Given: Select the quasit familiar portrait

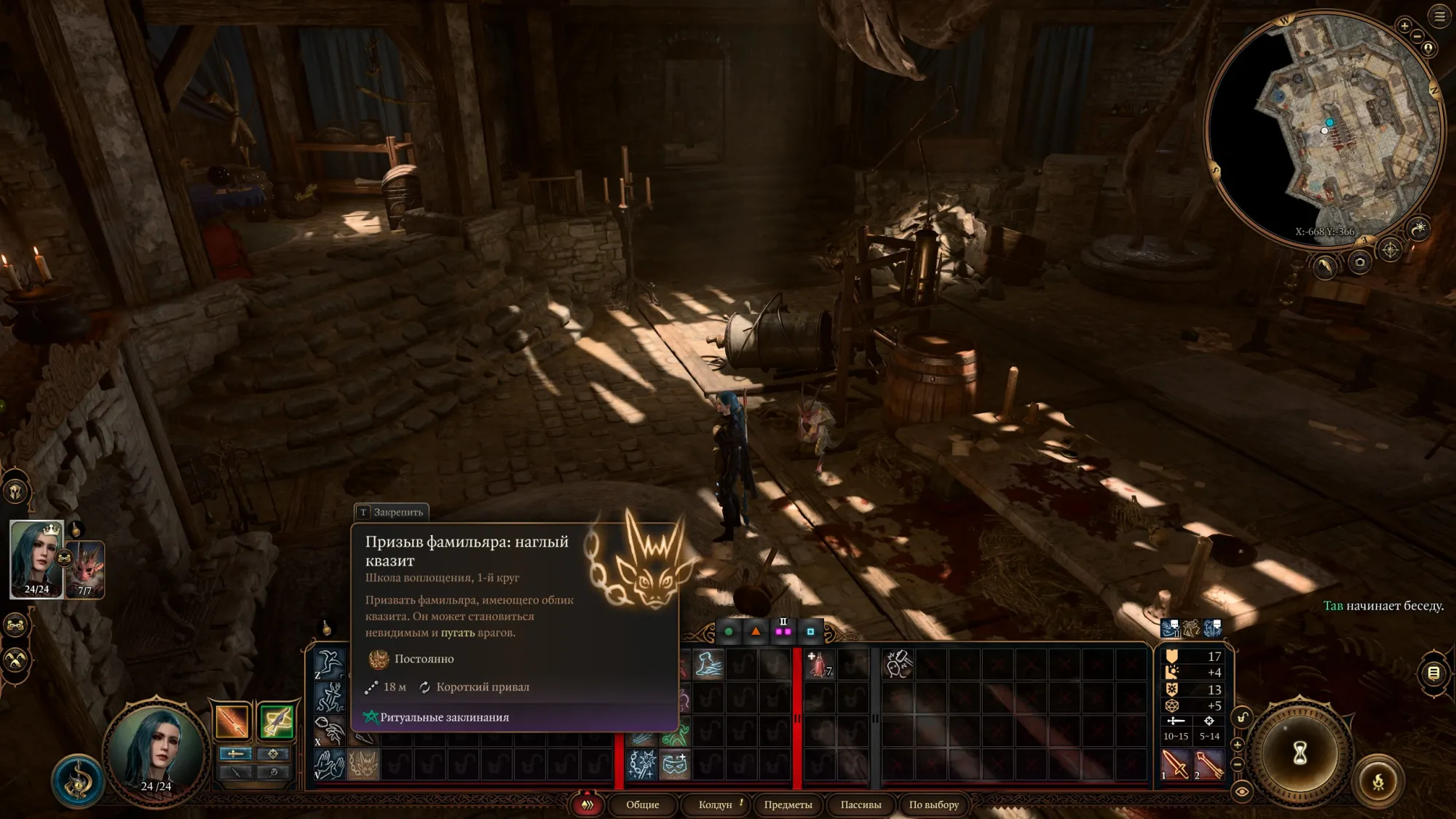Looking at the screenshot, I should (86, 569).
